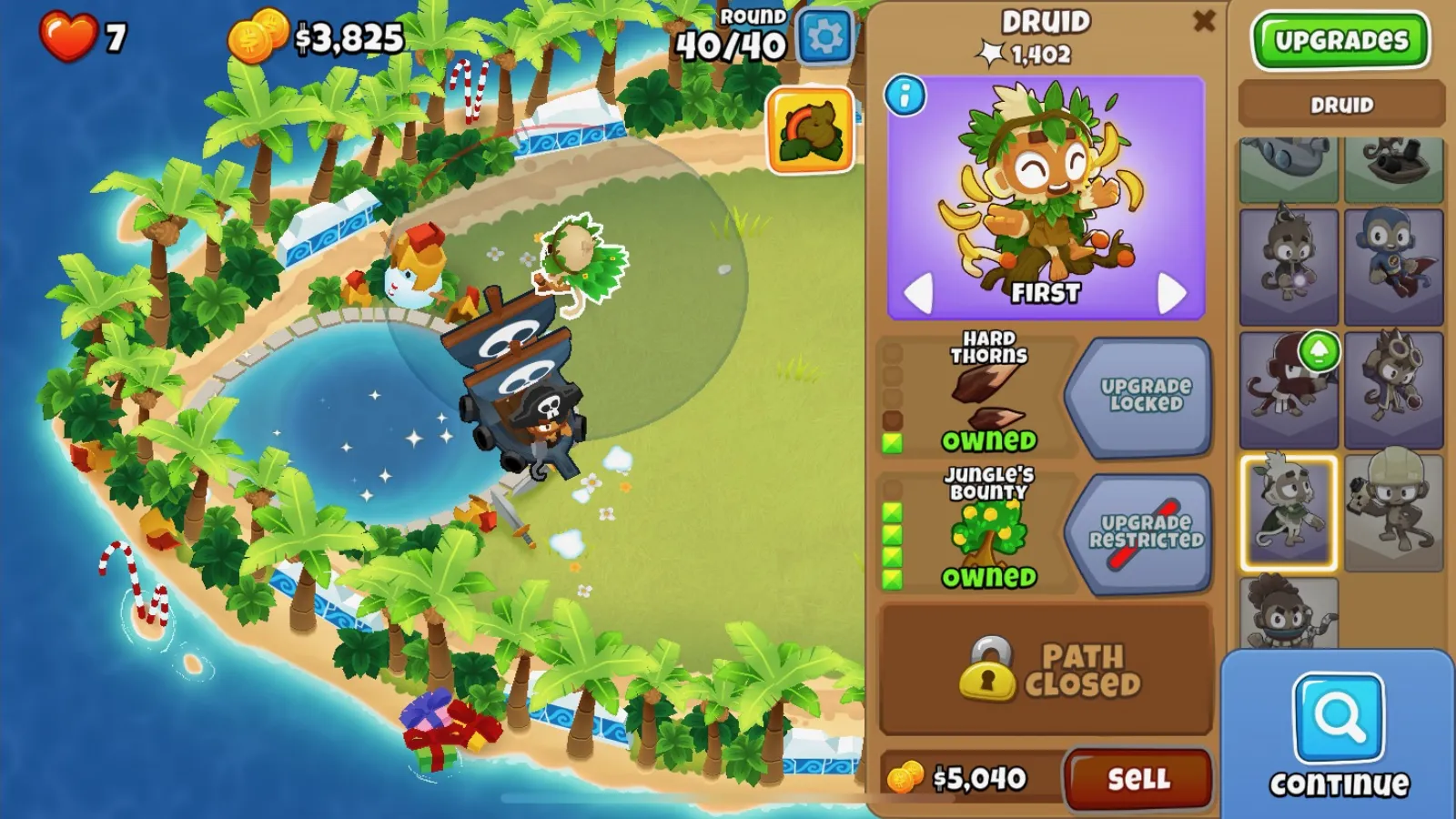Select the Wizard Monkey tower tile

point(1289,267)
